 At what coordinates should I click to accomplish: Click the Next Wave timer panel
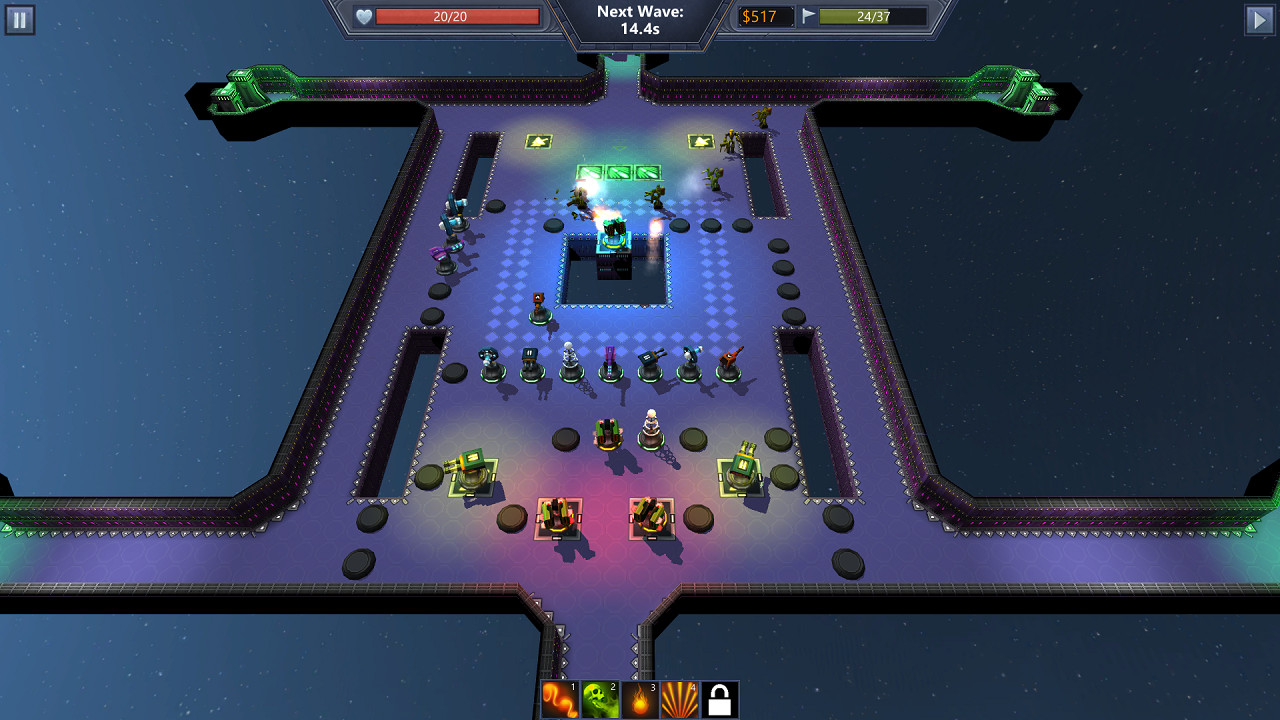640,18
